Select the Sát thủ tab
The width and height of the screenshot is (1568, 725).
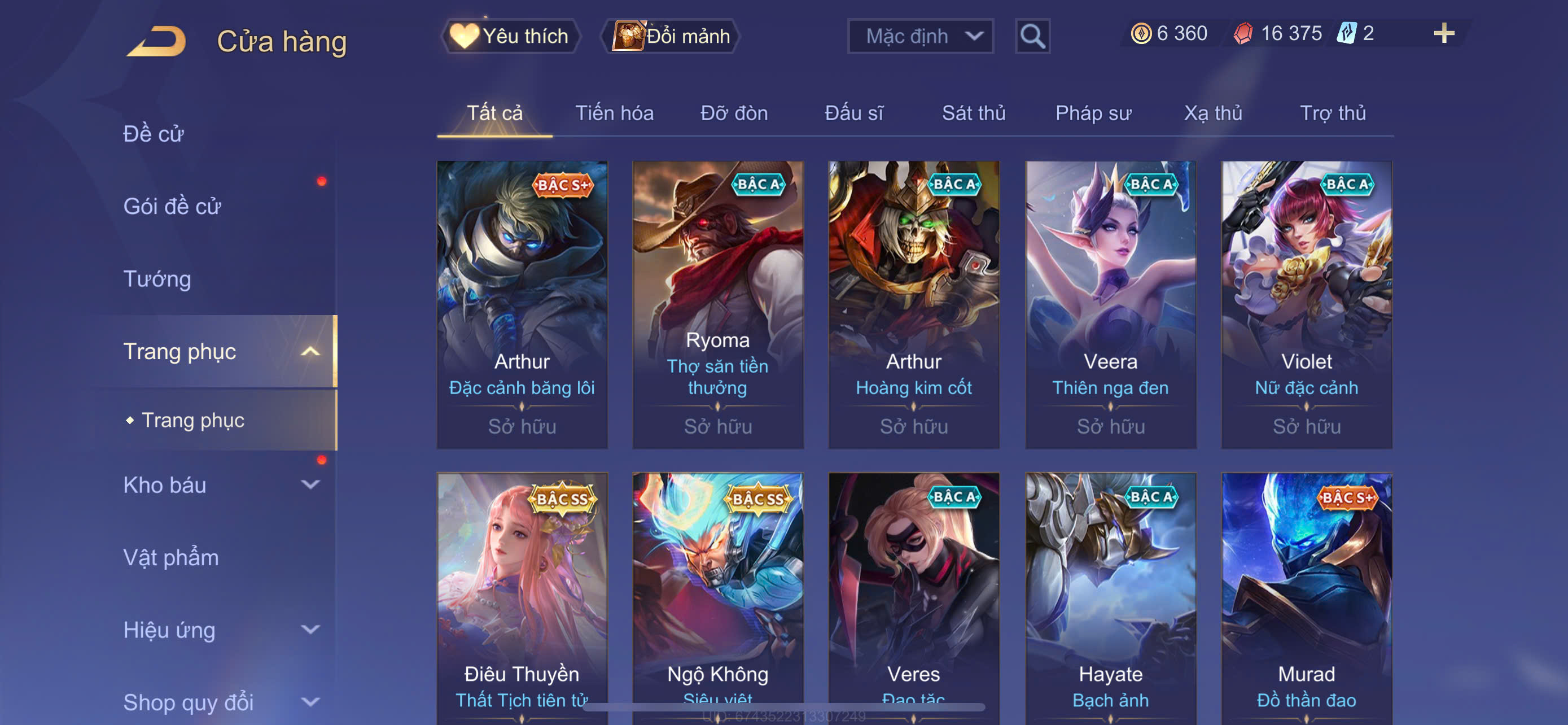pyautogui.click(x=973, y=113)
